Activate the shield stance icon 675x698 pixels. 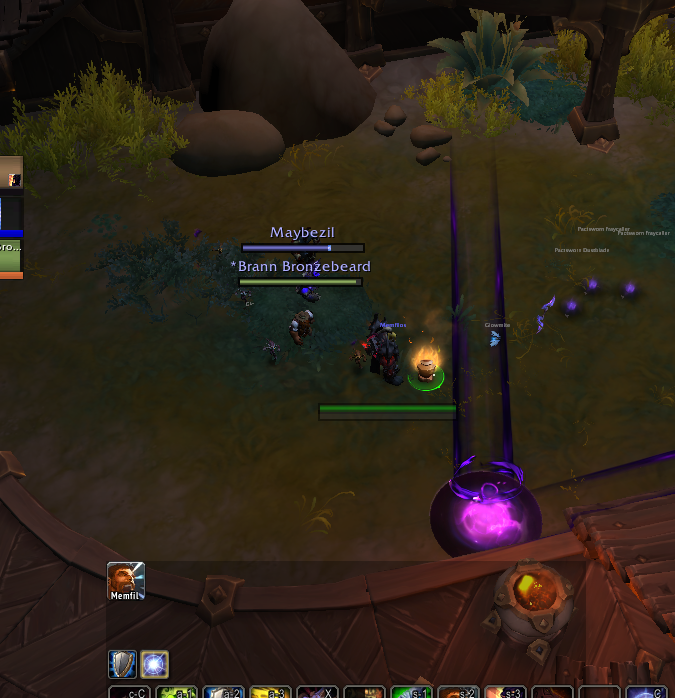[x=123, y=664]
